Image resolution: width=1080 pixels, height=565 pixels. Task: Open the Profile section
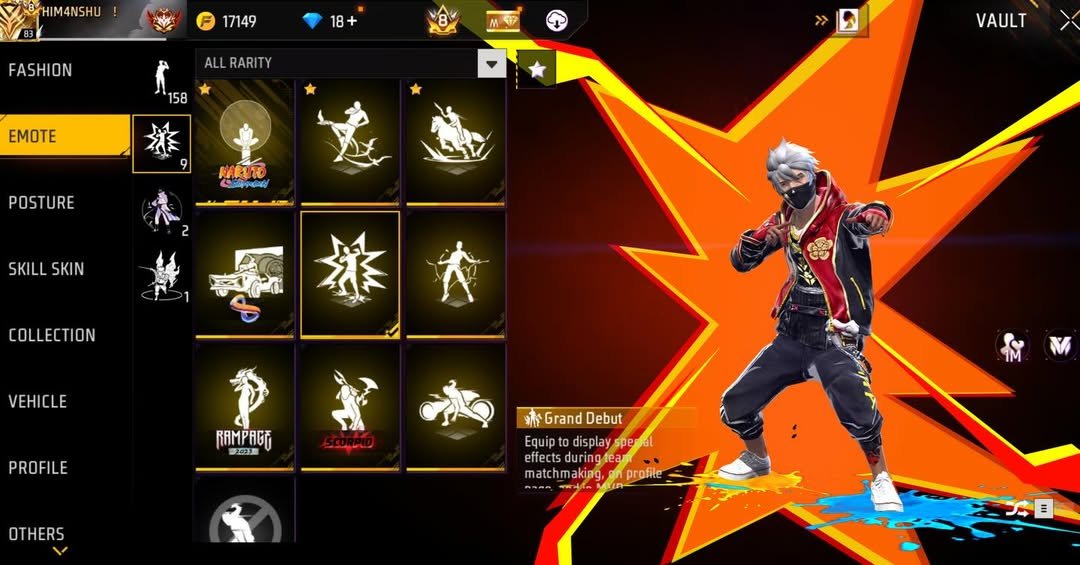[x=38, y=468]
